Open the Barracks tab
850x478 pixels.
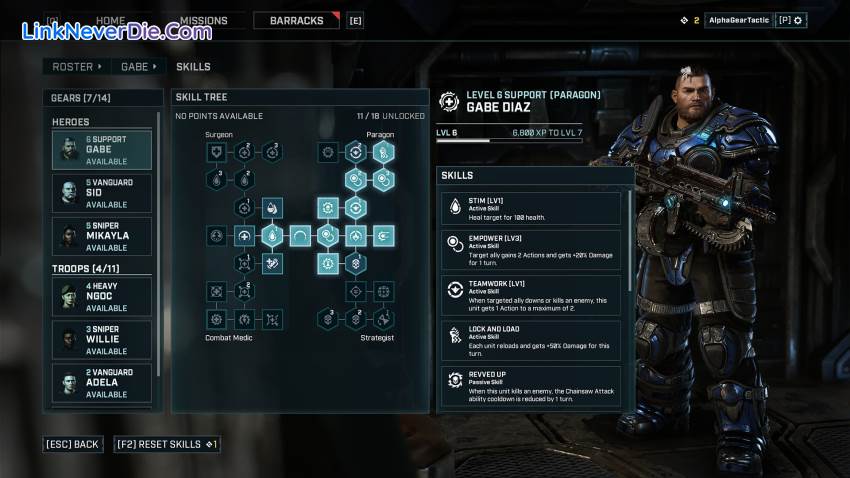[x=297, y=20]
